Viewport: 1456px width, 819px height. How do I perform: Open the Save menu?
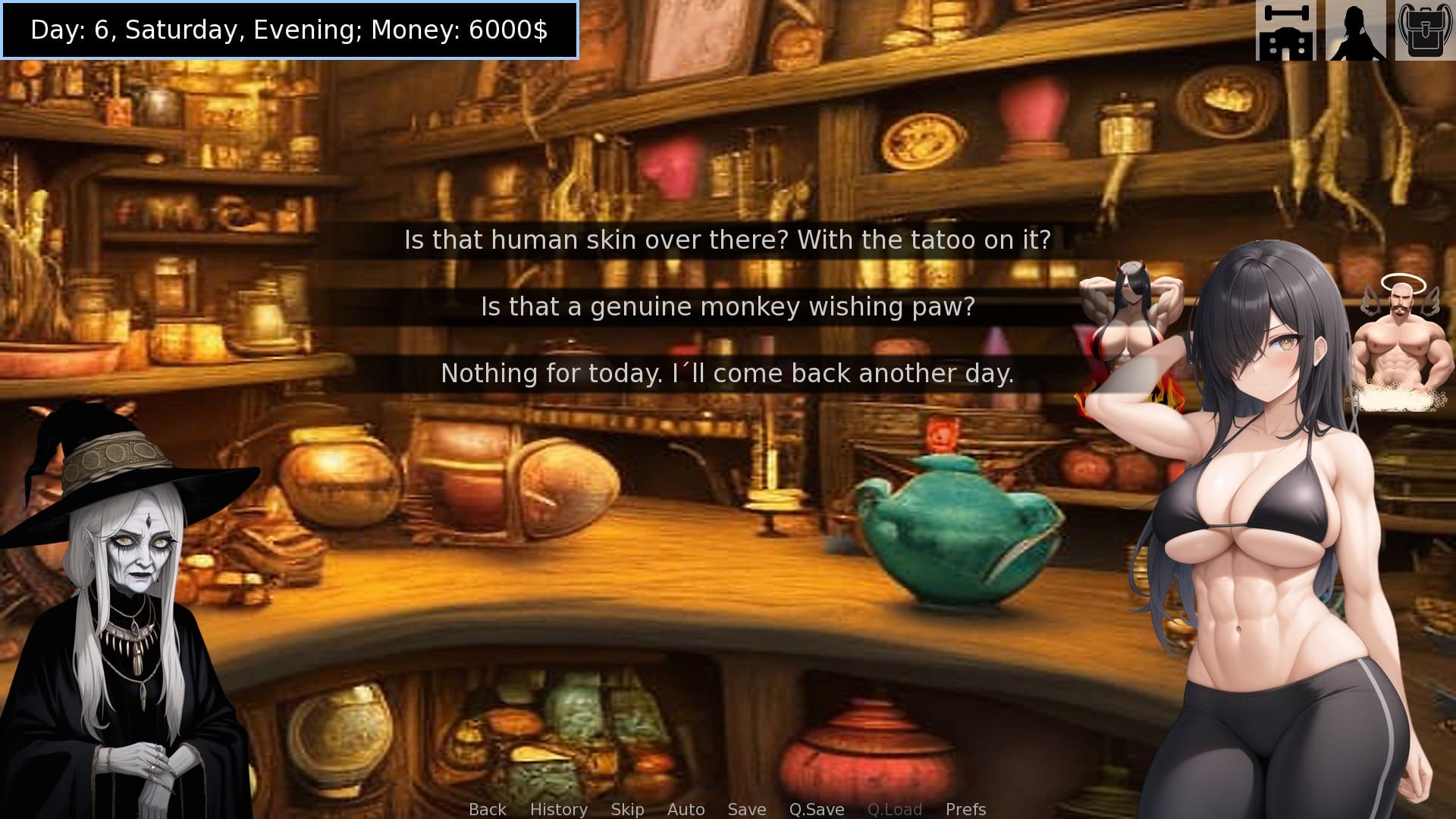pyautogui.click(x=746, y=809)
